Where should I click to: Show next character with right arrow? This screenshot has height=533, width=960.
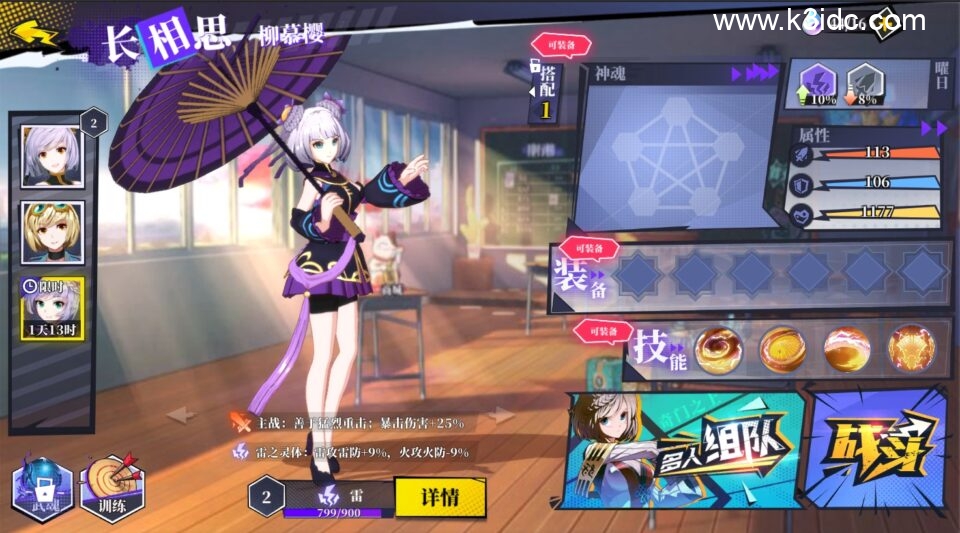tap(498, 415)
